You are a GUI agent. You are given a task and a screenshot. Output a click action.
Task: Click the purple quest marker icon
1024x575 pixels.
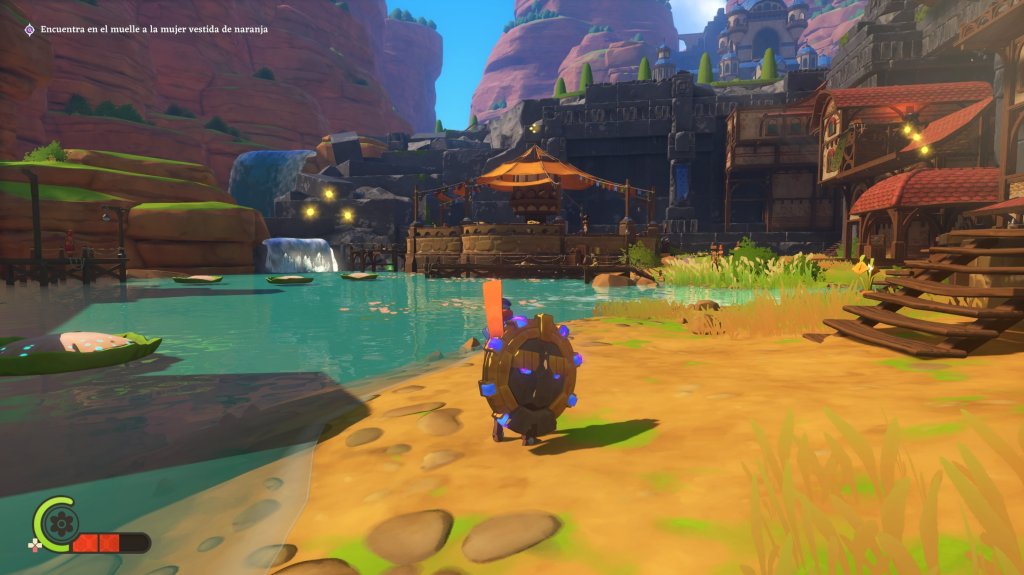pos(30,29)
